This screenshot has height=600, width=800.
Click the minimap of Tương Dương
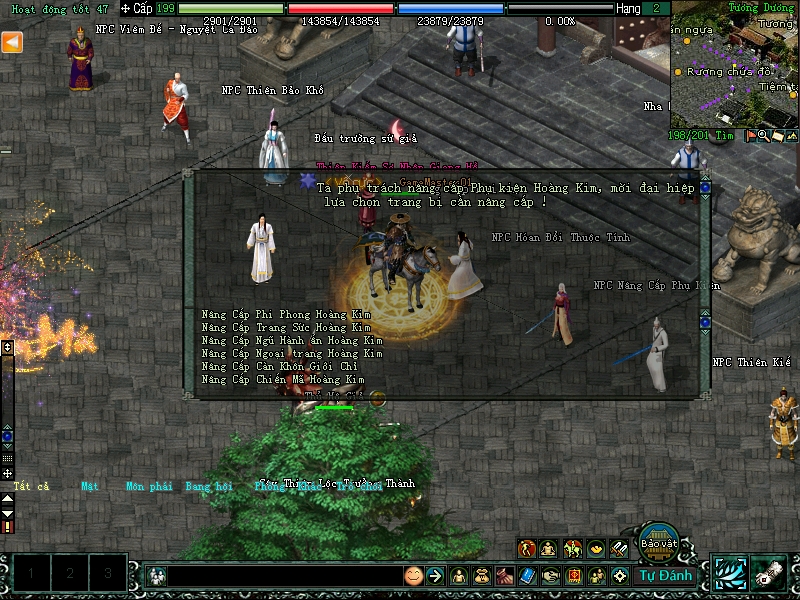click(735, 65)
